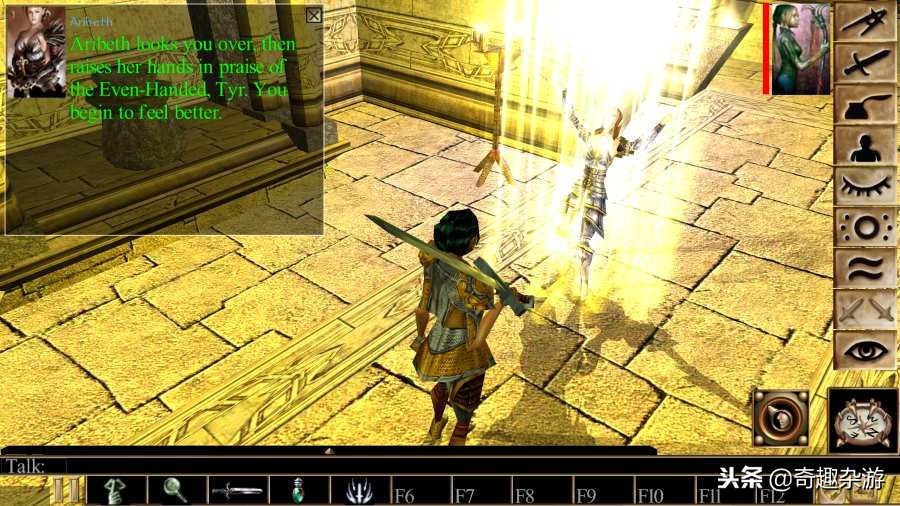This screenshot has width=900, height=506.
Task: Activate the open eye icon
Action: coord(866,350)
